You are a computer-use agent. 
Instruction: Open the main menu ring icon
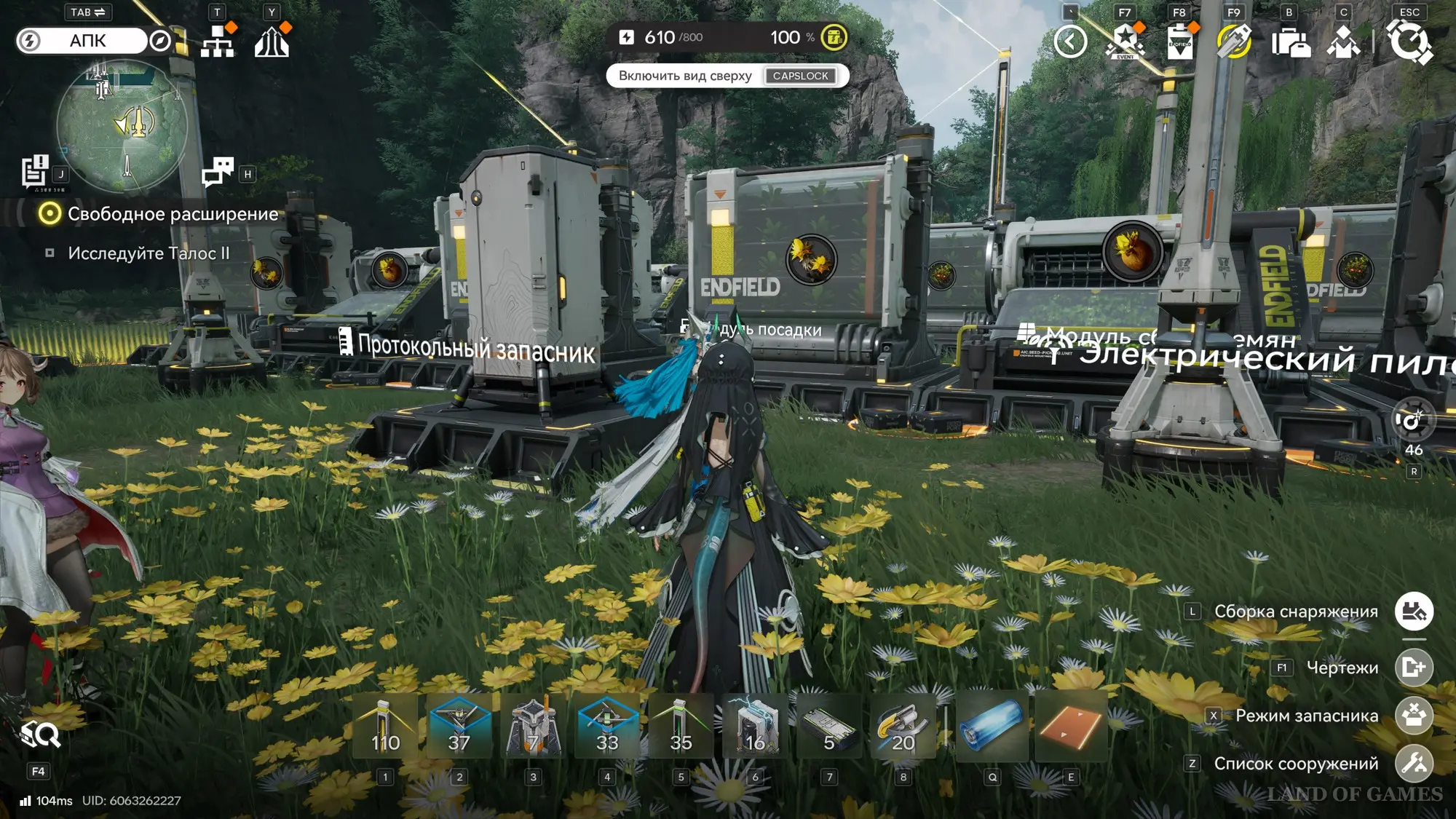tap(1409, 41)
